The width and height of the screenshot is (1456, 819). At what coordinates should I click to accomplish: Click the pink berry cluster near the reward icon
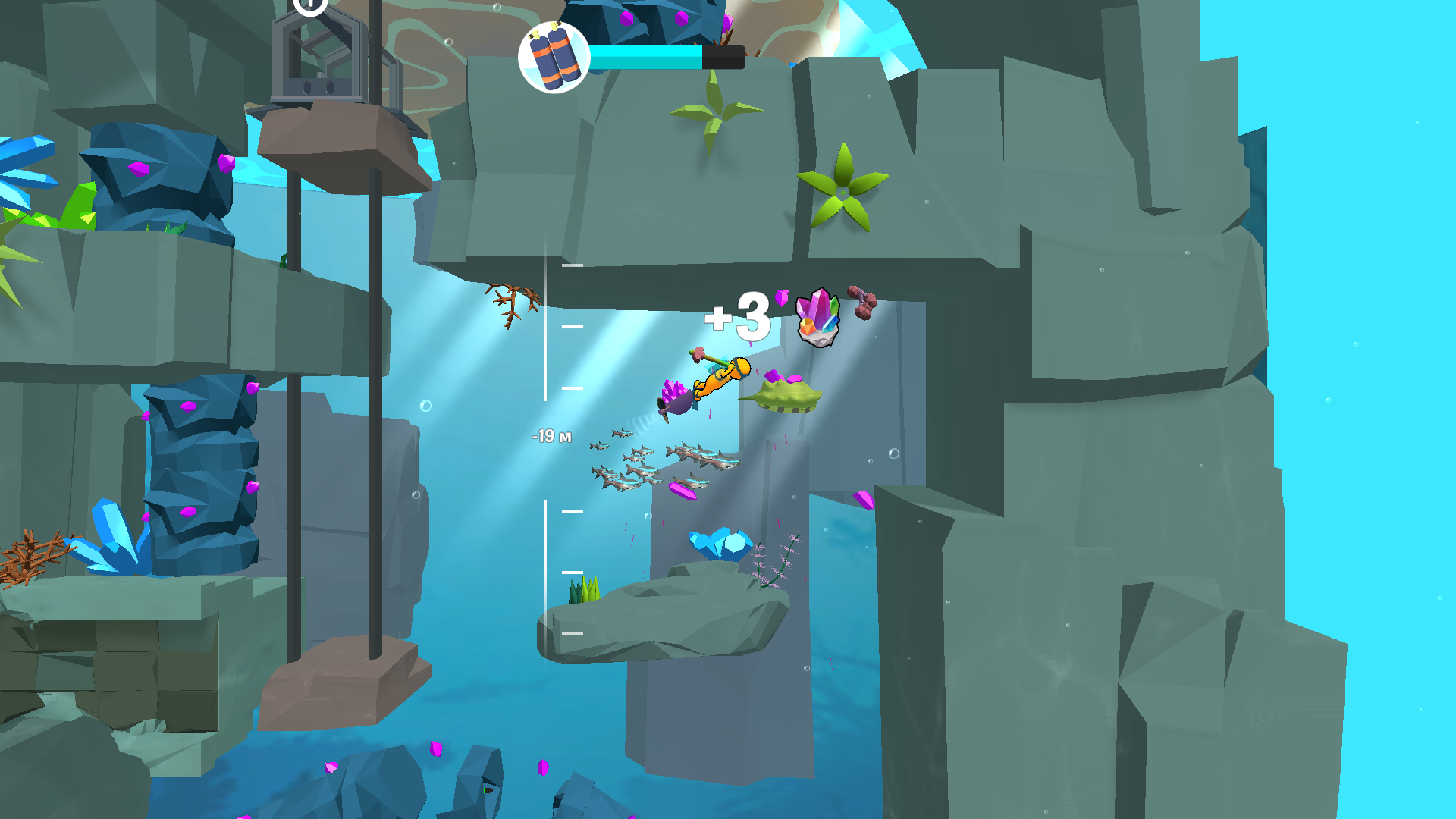point(861,303)
